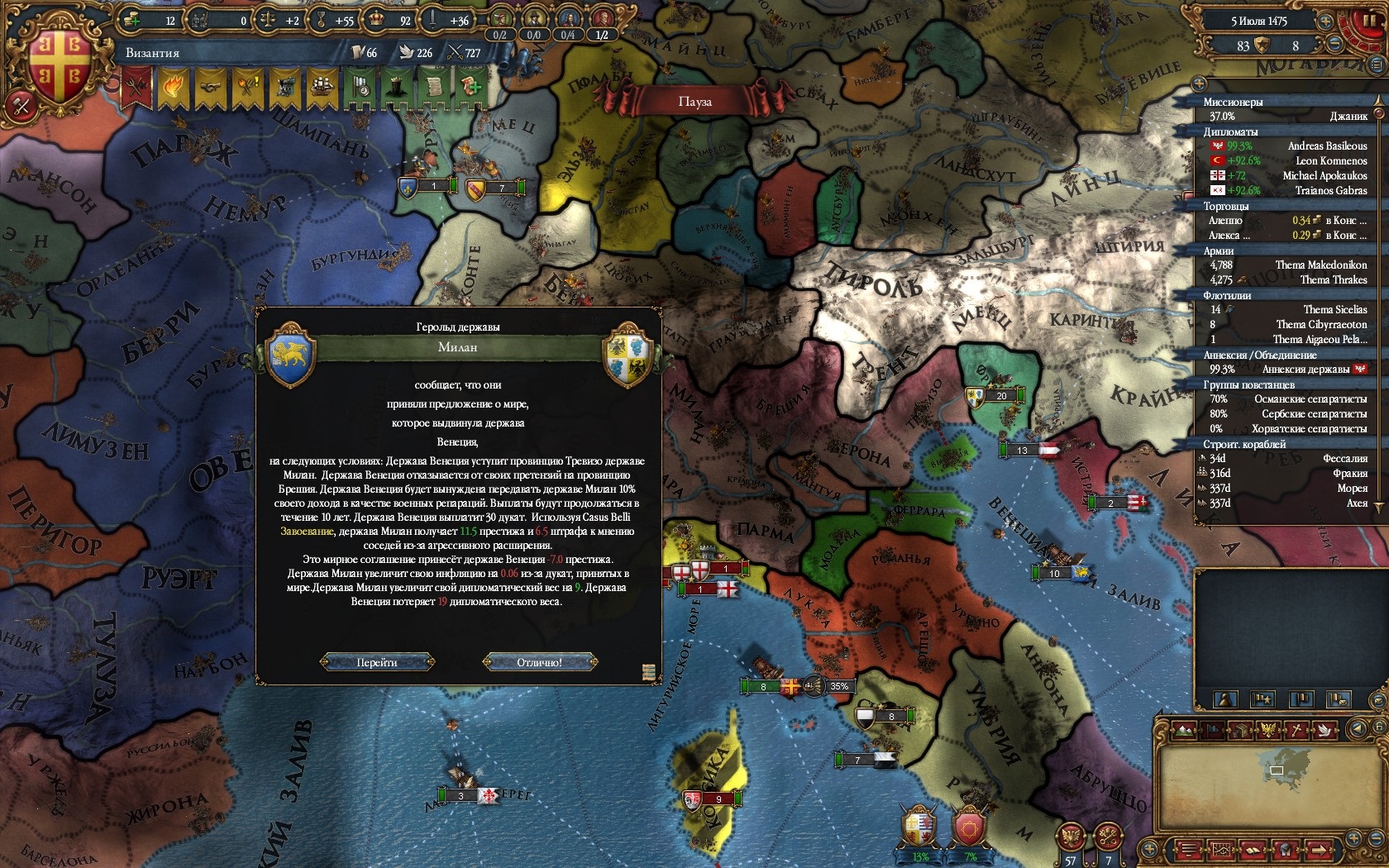Viewport: 1389px width, 868px height.
Task: Click the burning flame alert banner
Action: tap(174, 86)
